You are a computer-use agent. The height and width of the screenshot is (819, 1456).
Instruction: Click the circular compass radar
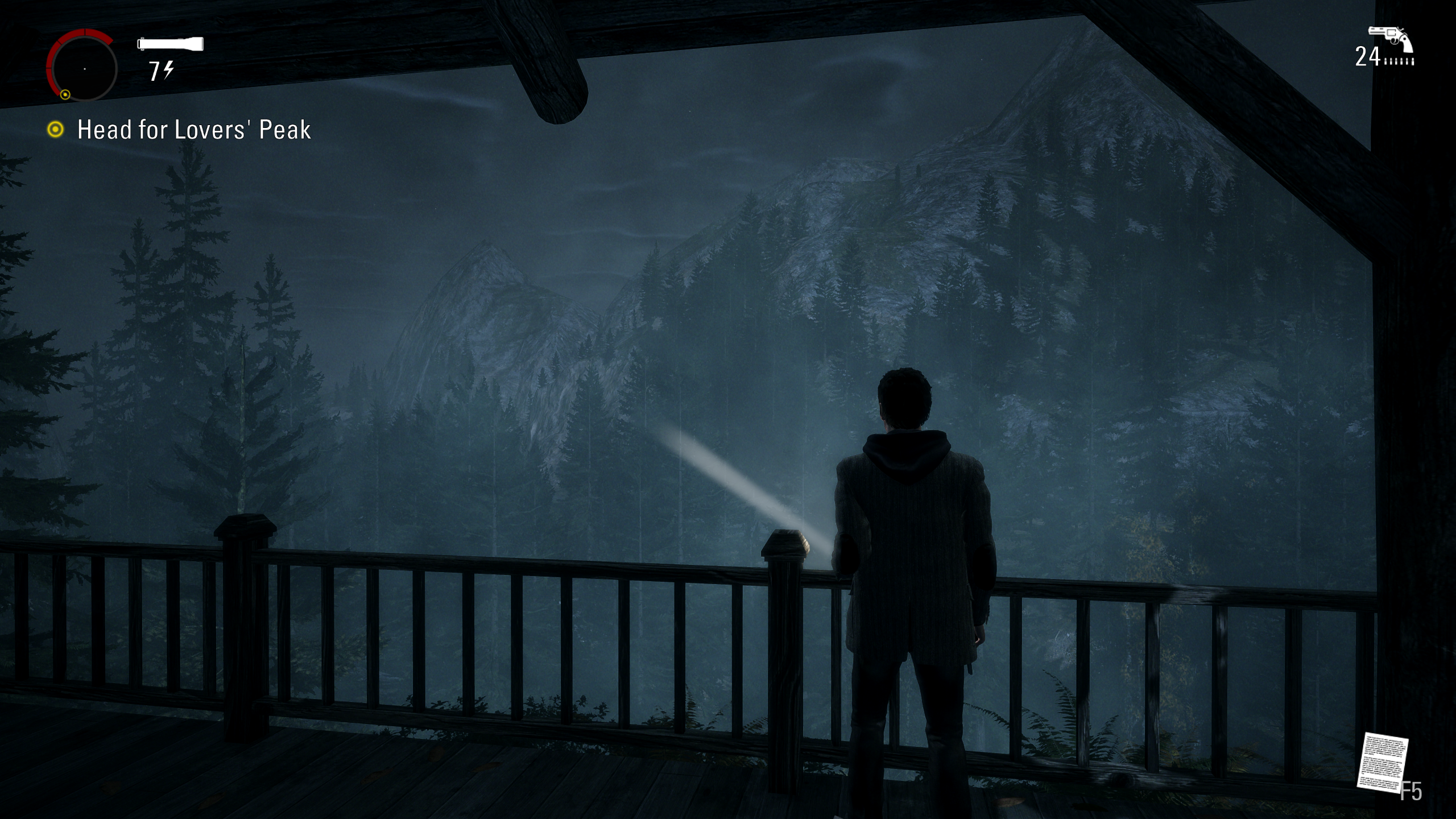(83, 68)
